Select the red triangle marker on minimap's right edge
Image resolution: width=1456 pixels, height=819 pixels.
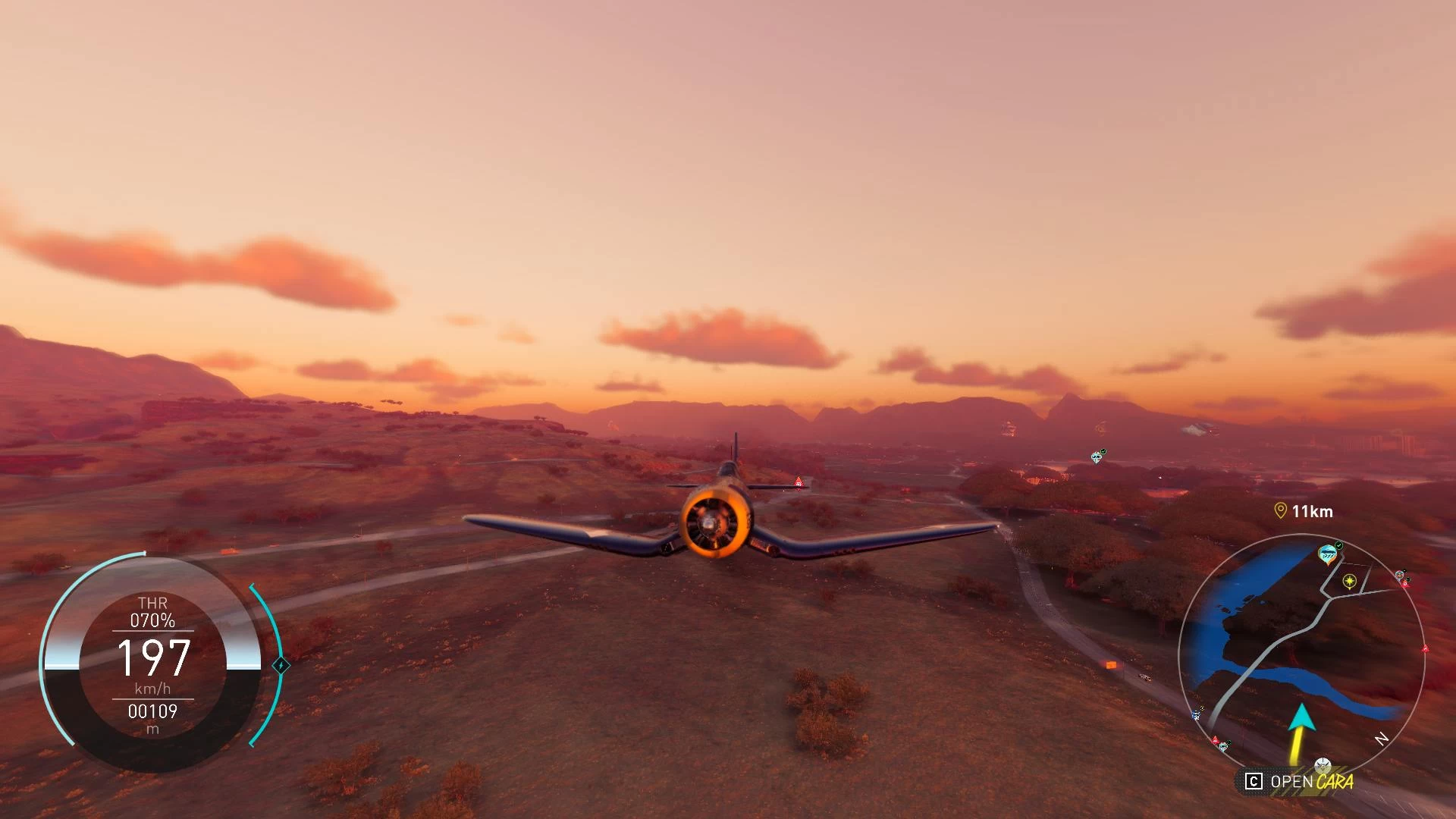coord(1425,649)
